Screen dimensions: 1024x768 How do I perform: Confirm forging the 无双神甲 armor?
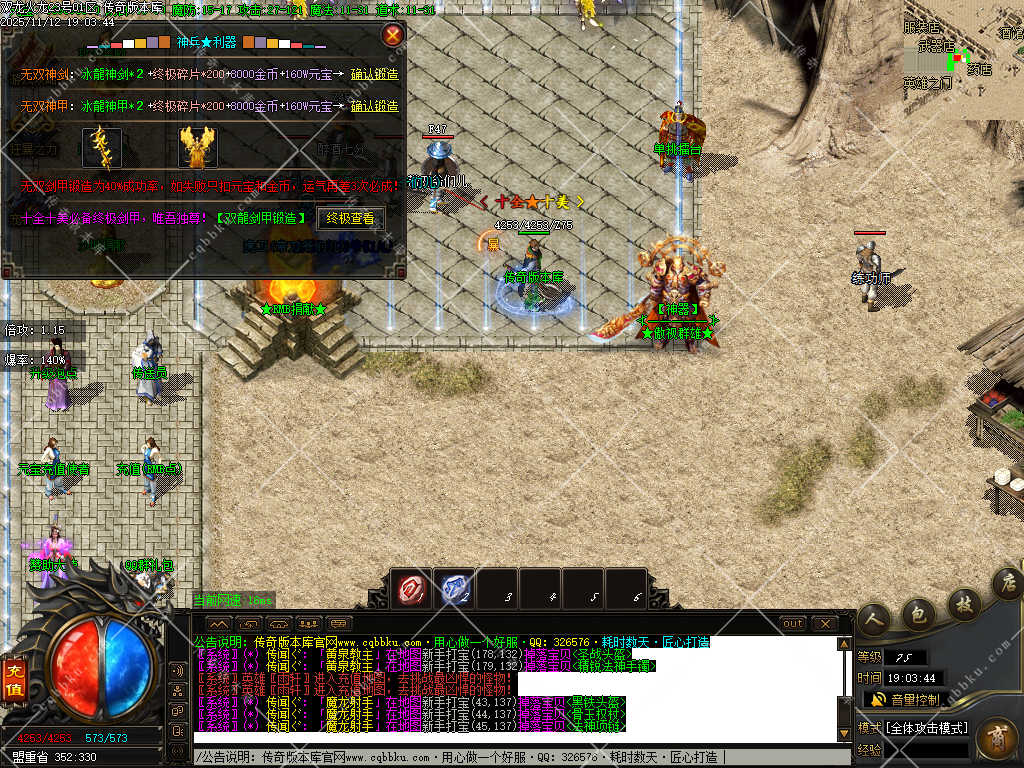[x=374, y=106]
